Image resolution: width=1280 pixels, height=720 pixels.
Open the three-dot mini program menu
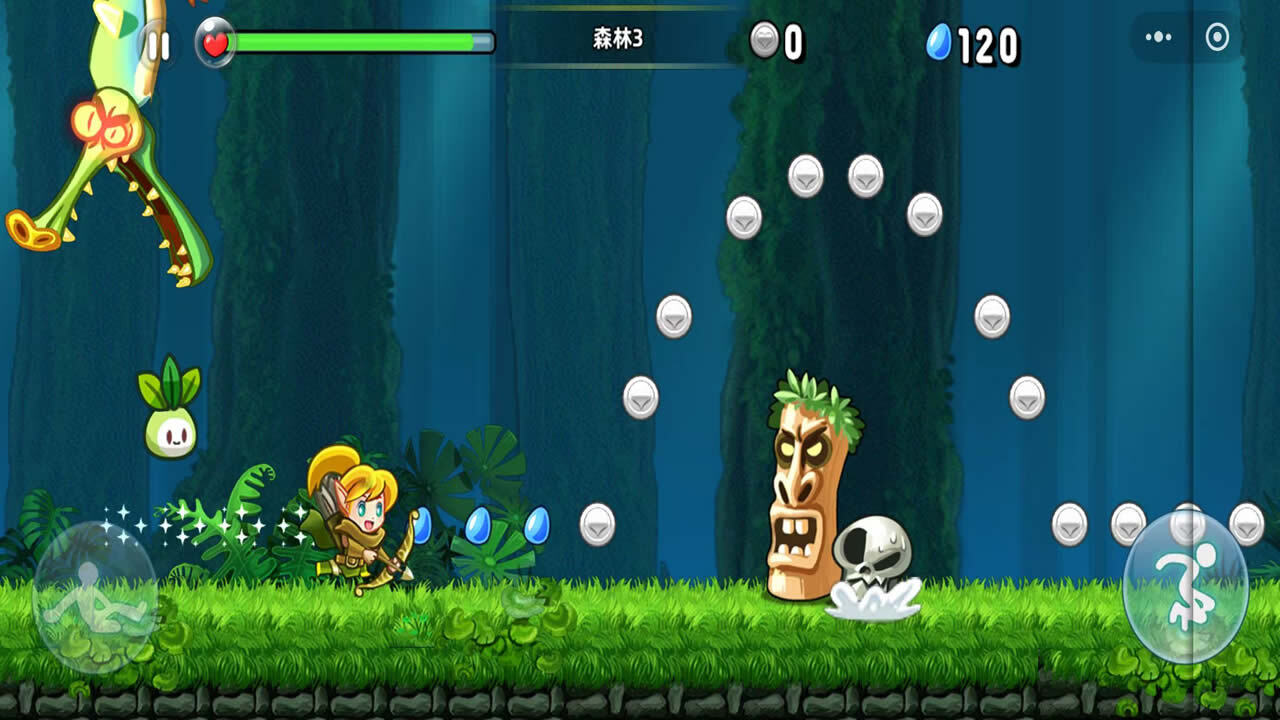point(1158,38)
